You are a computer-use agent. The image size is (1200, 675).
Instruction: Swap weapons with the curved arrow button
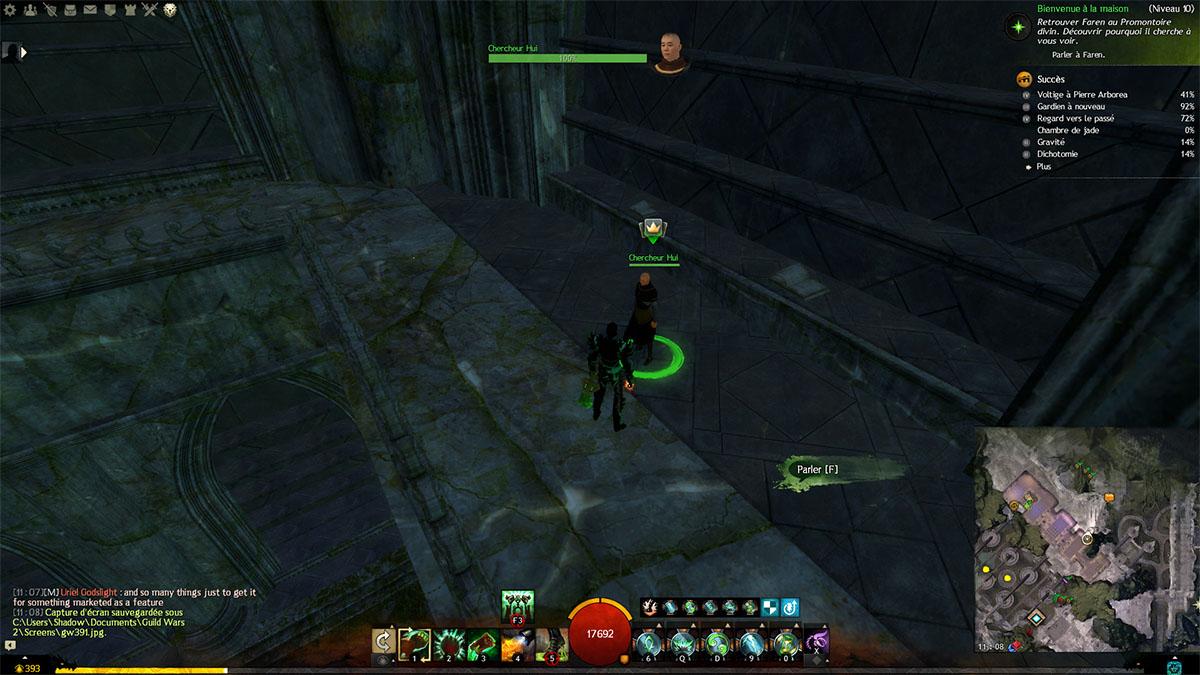[382, 641]
